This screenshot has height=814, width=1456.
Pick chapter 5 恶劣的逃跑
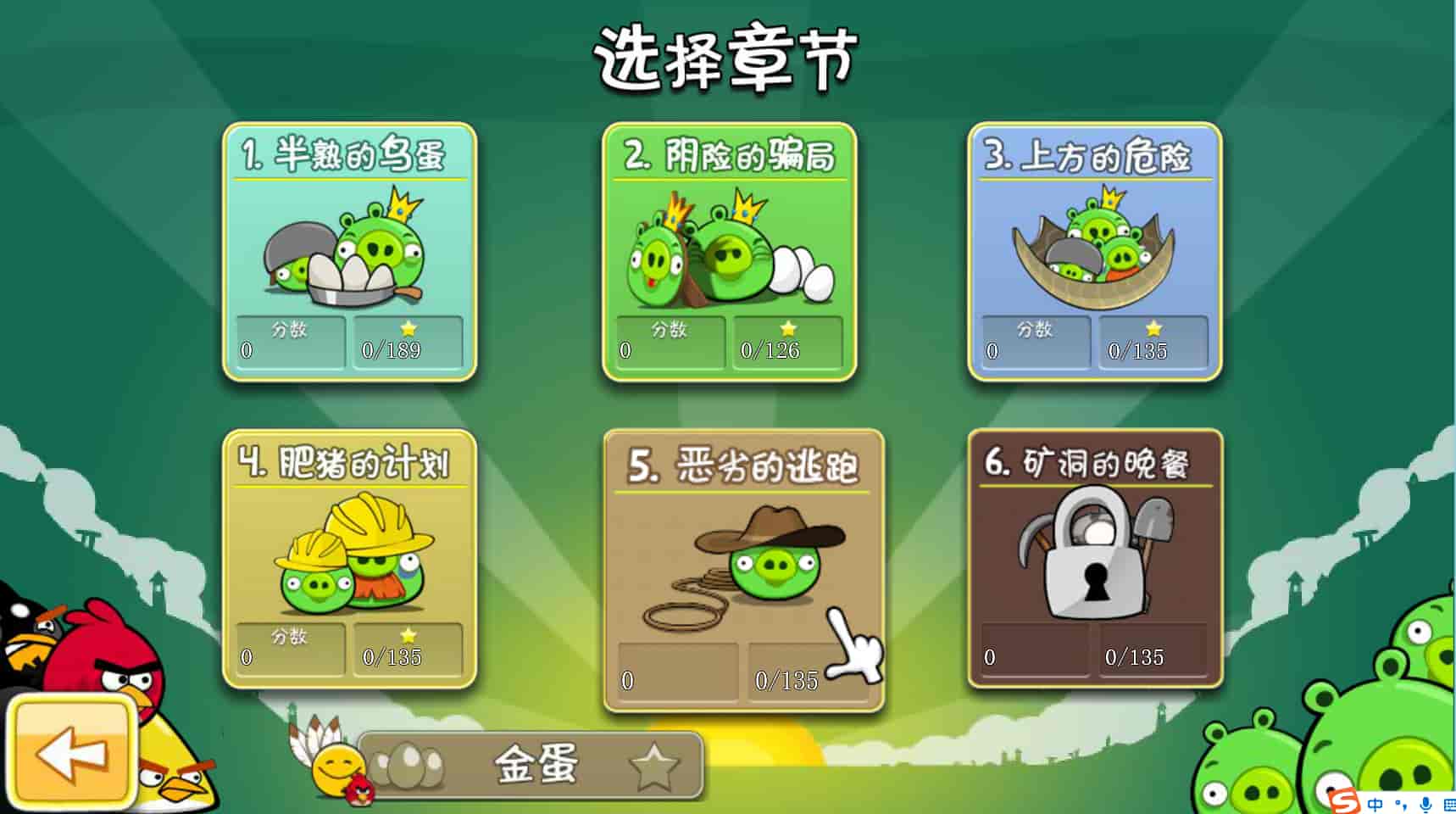tap(743, 570)
